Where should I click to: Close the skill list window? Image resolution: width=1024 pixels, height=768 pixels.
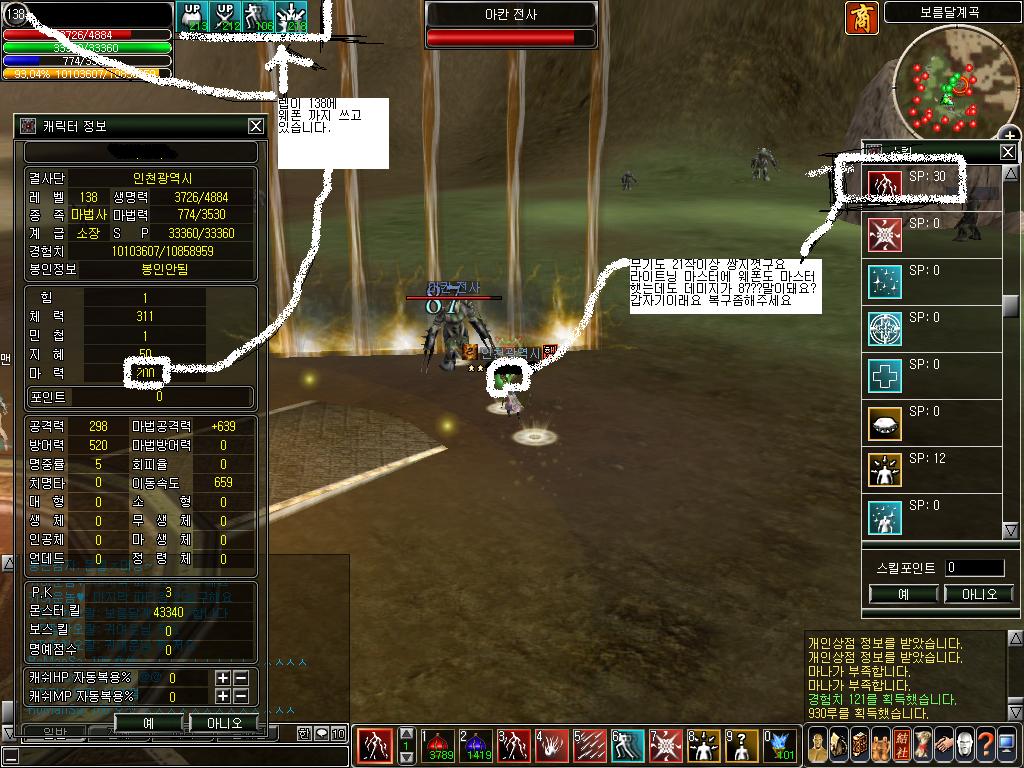coord(1008,152)
